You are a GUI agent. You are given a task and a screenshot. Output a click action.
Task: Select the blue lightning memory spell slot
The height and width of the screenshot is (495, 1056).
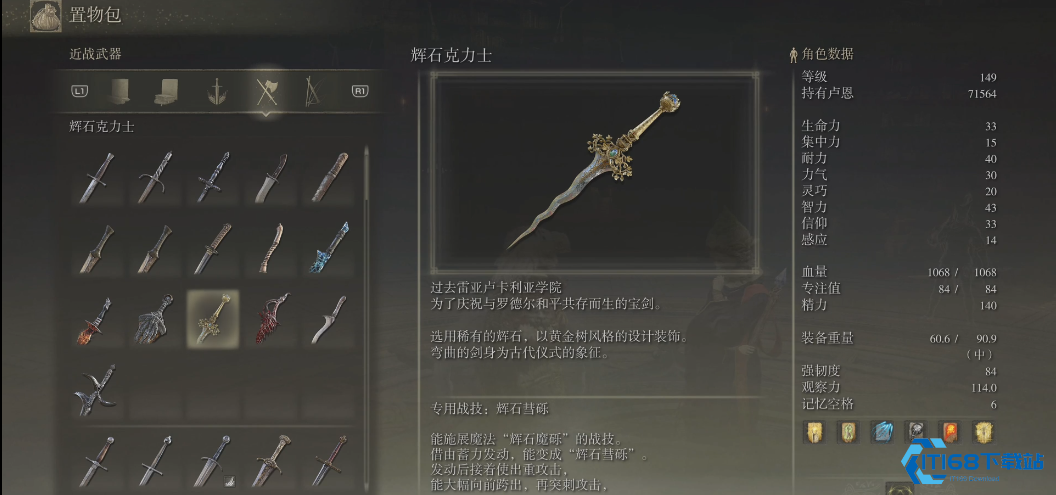(881, 431)
